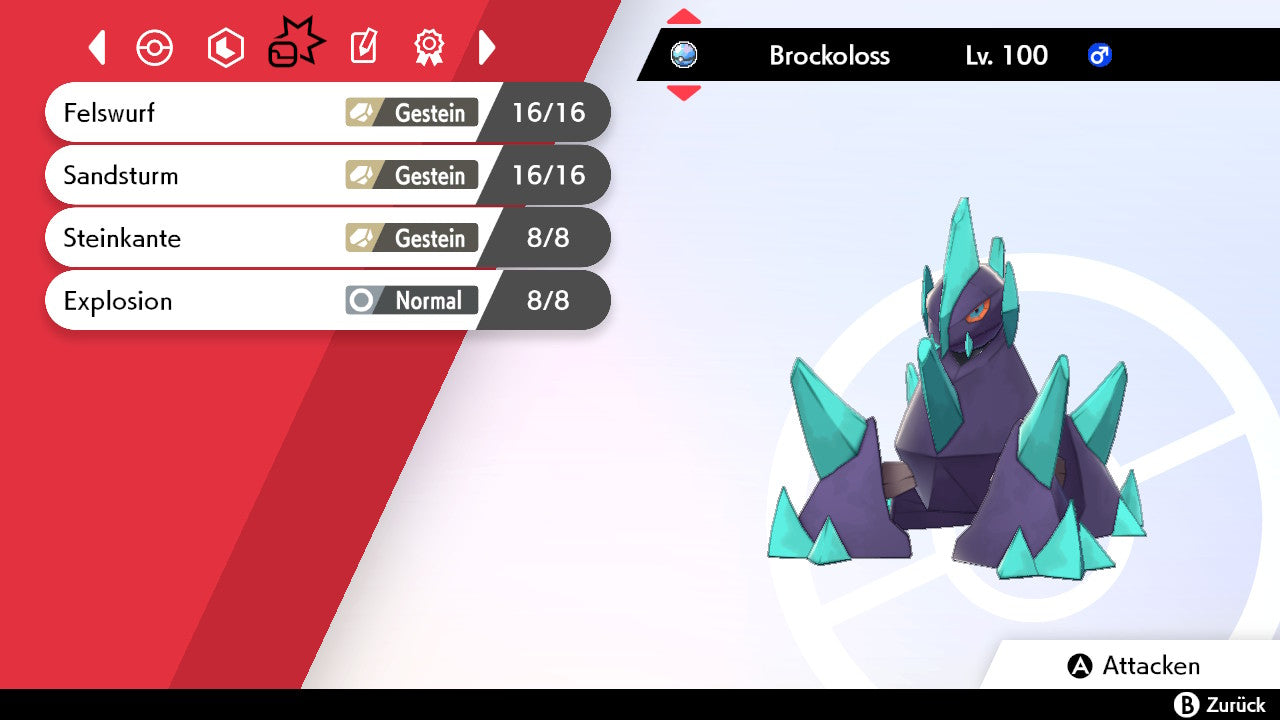Select the Explosion move entry
Viewport: 1280px width, 720px height.
coord(326,300)
